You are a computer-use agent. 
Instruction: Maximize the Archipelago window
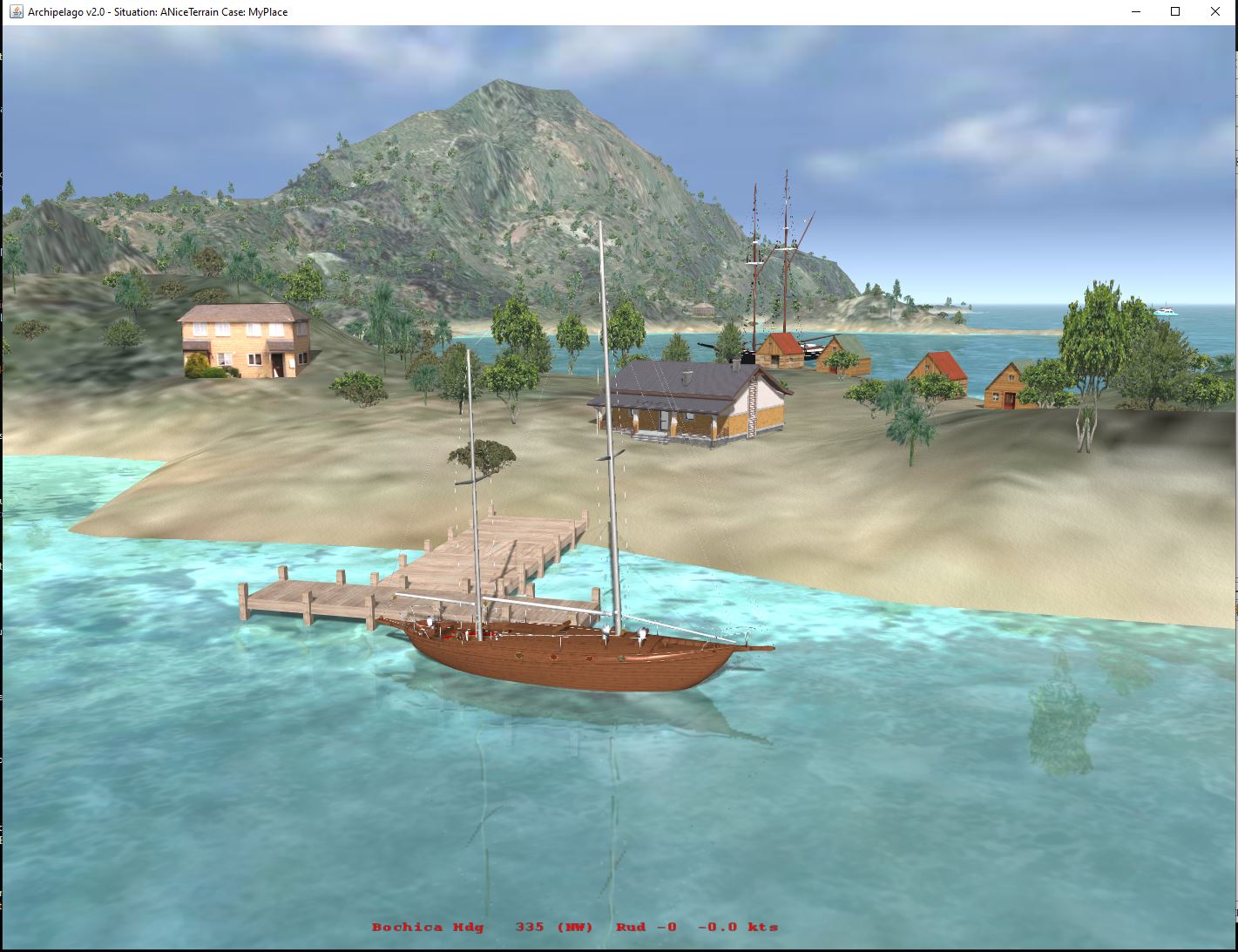tap(1175, 12)
